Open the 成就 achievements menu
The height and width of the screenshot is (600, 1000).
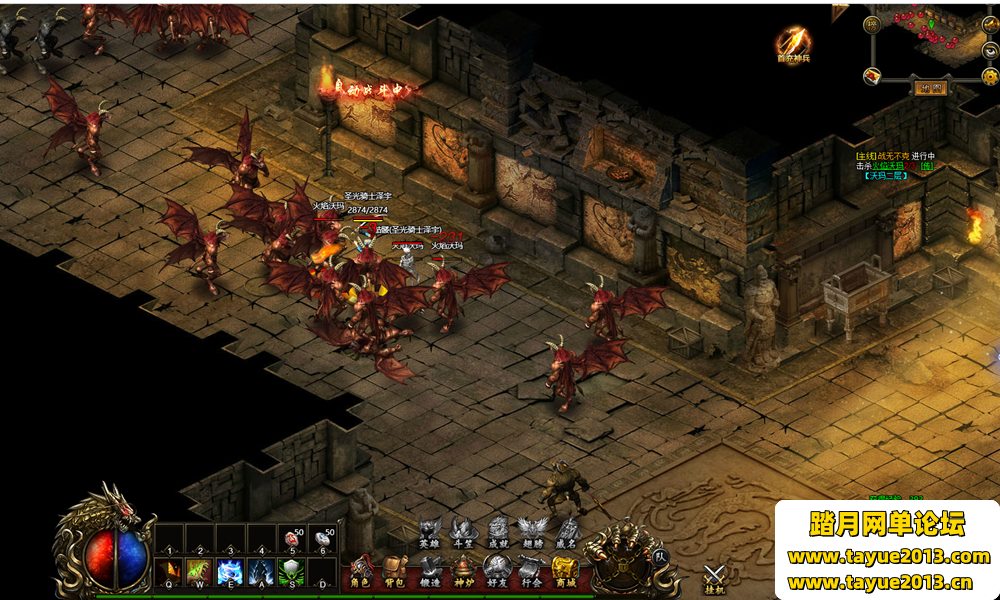[x=497, y=532]
